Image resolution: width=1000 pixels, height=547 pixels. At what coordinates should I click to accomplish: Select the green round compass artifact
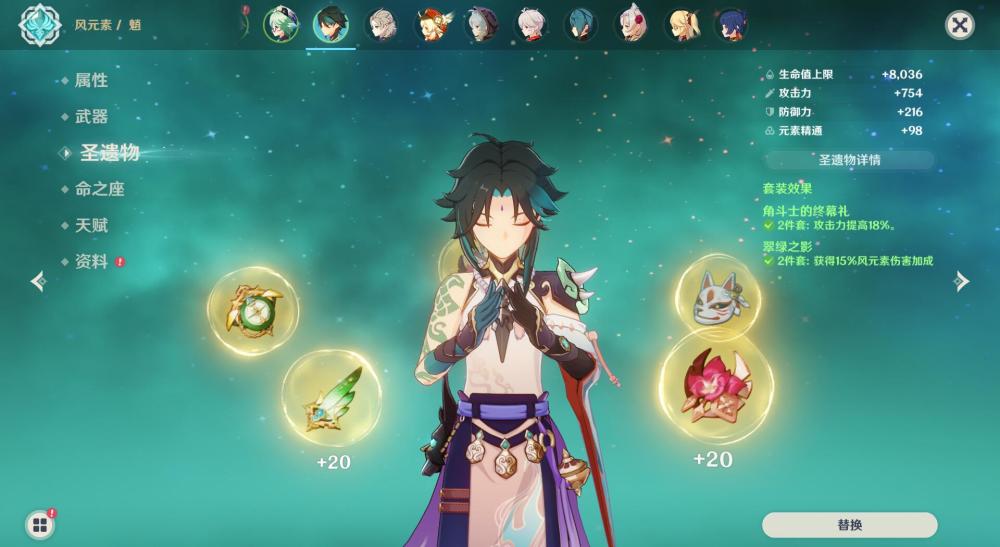(x=253, y=311)
